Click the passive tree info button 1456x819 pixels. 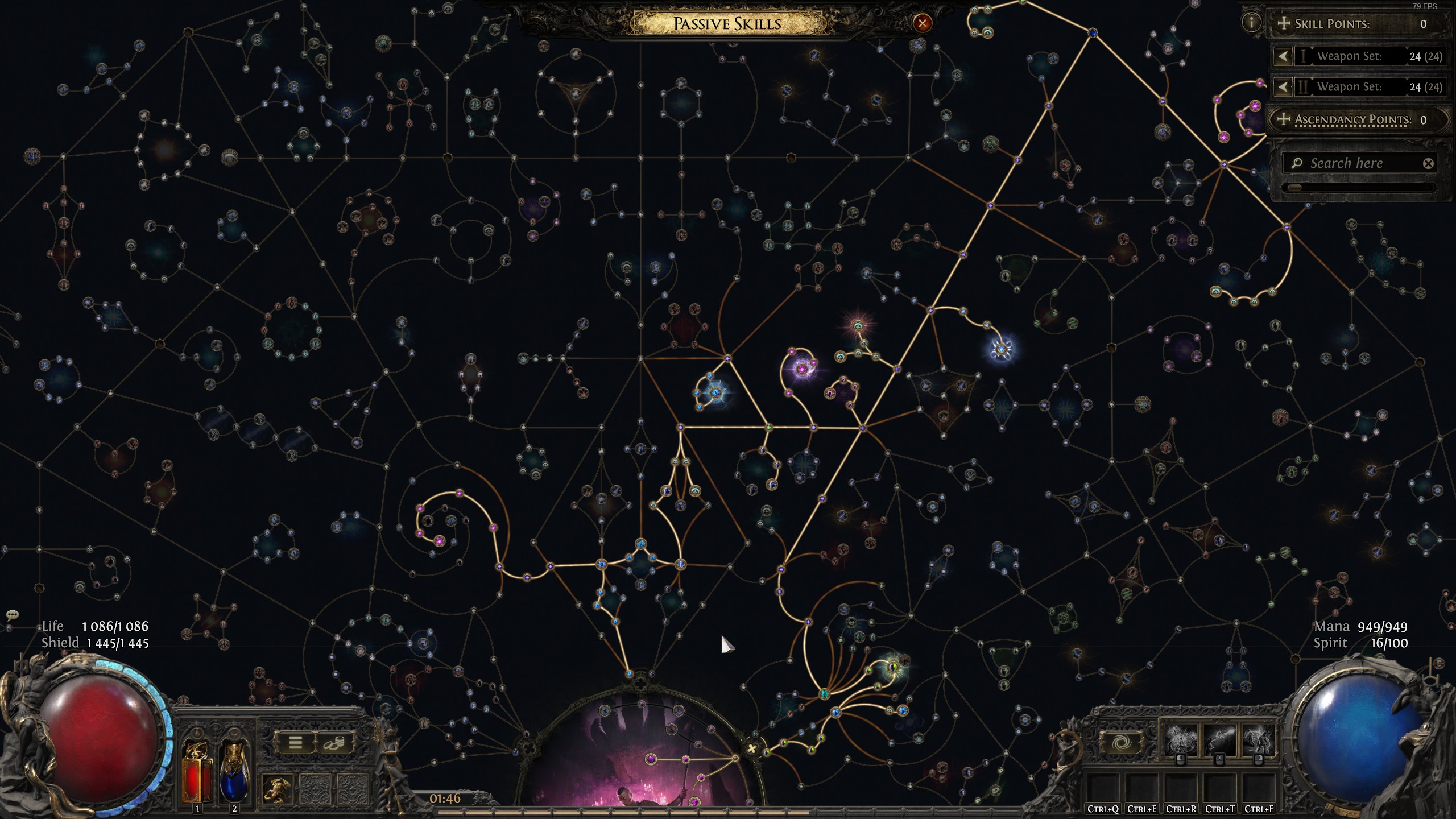[1251, 23]
